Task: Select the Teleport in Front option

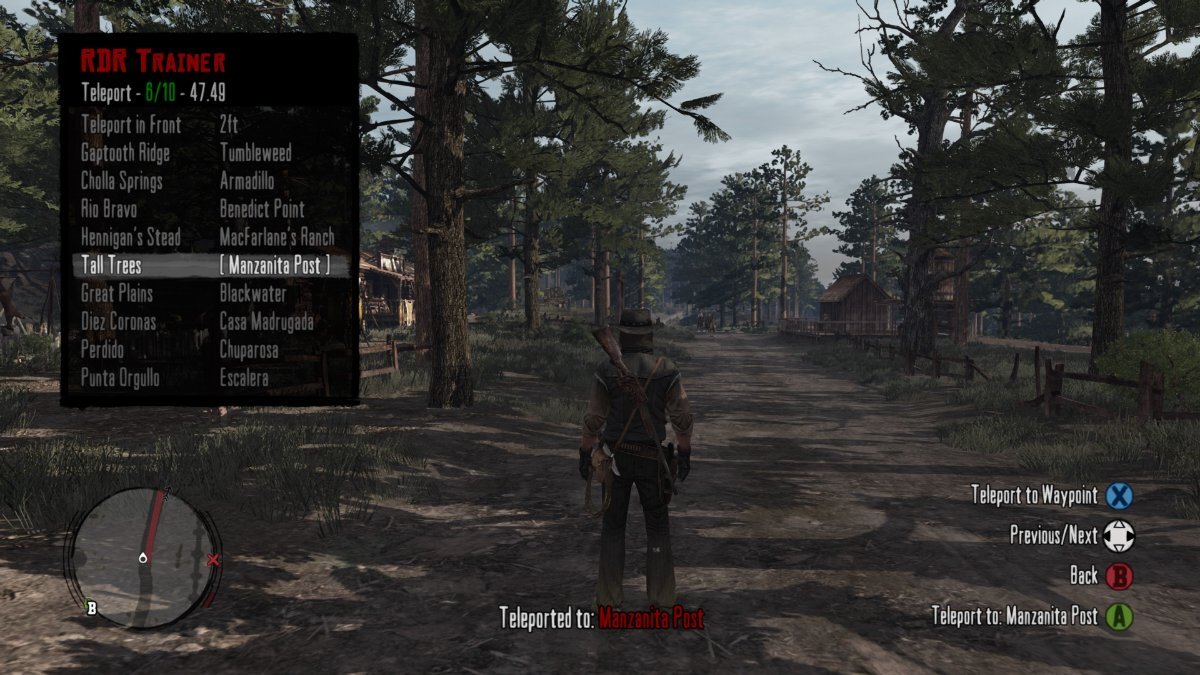Action: 130,125
